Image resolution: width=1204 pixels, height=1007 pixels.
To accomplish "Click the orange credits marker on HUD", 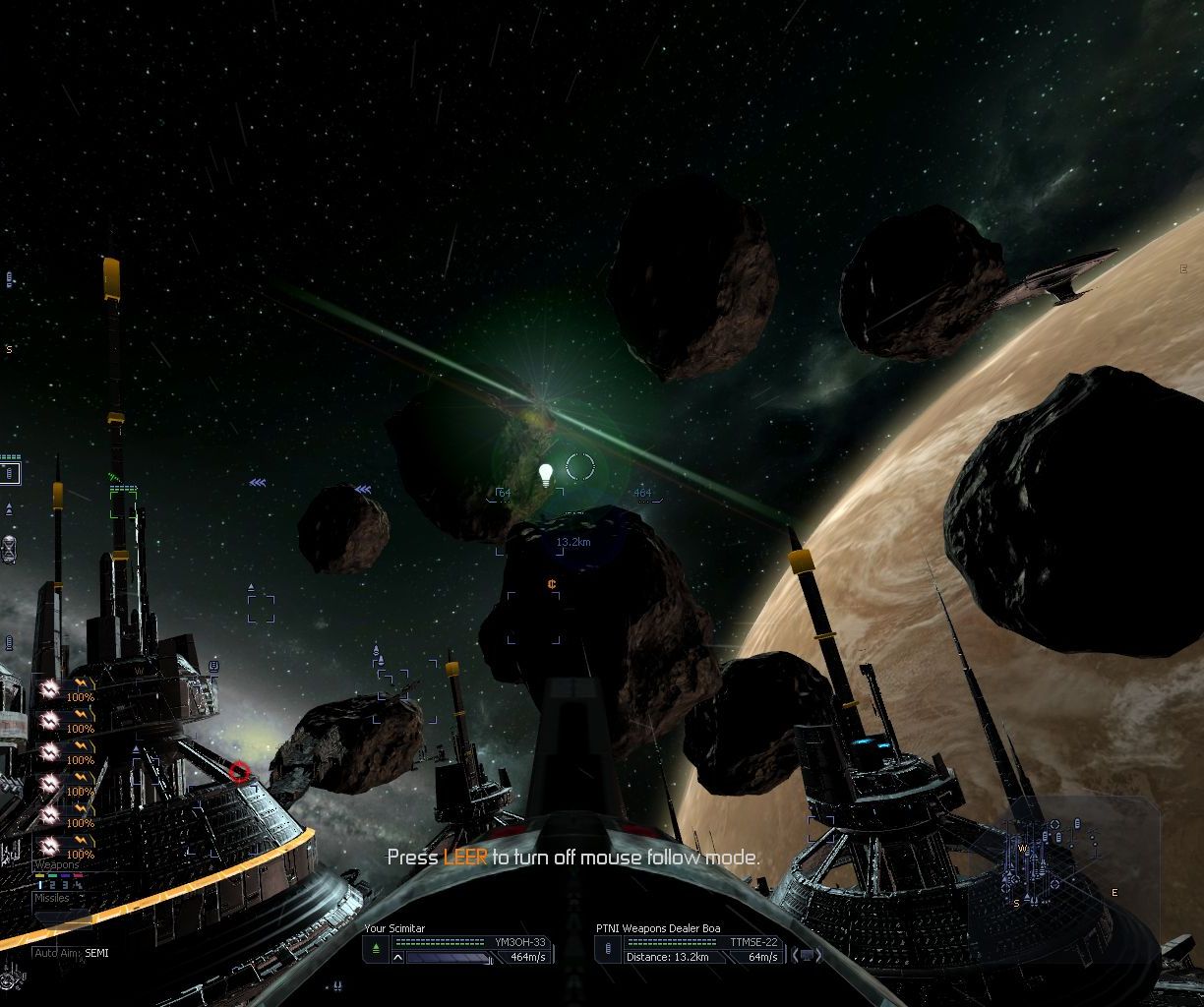I will point(552,585).
